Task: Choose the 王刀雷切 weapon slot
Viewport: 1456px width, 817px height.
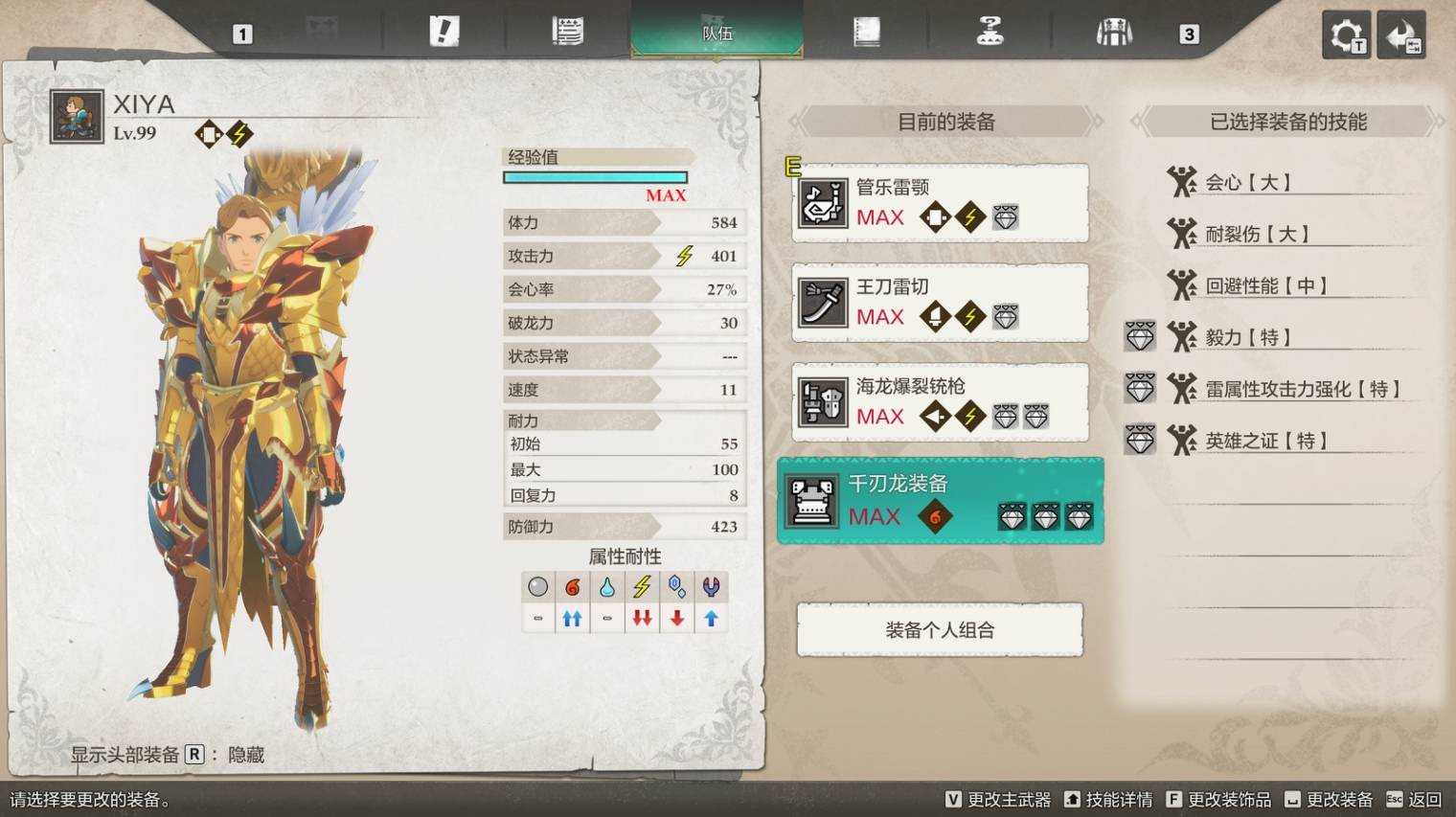Action: [940, 303]
